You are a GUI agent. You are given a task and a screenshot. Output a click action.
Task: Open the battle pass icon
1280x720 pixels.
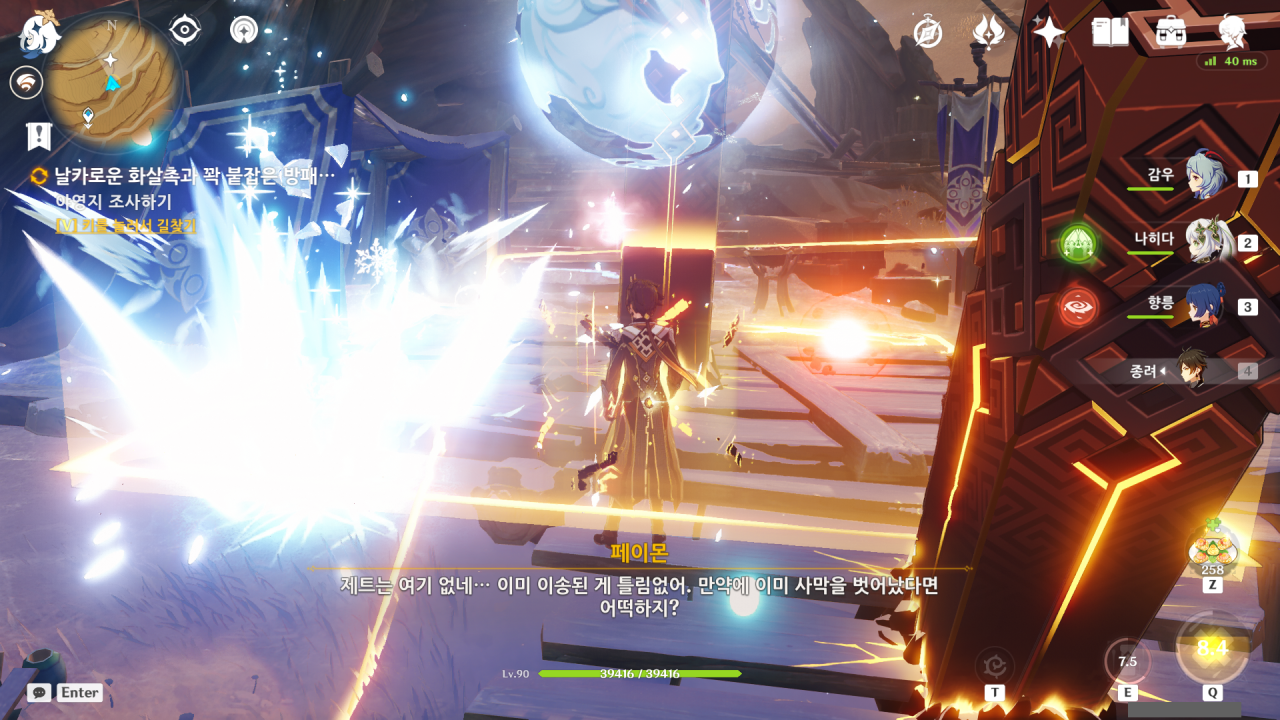988,33
